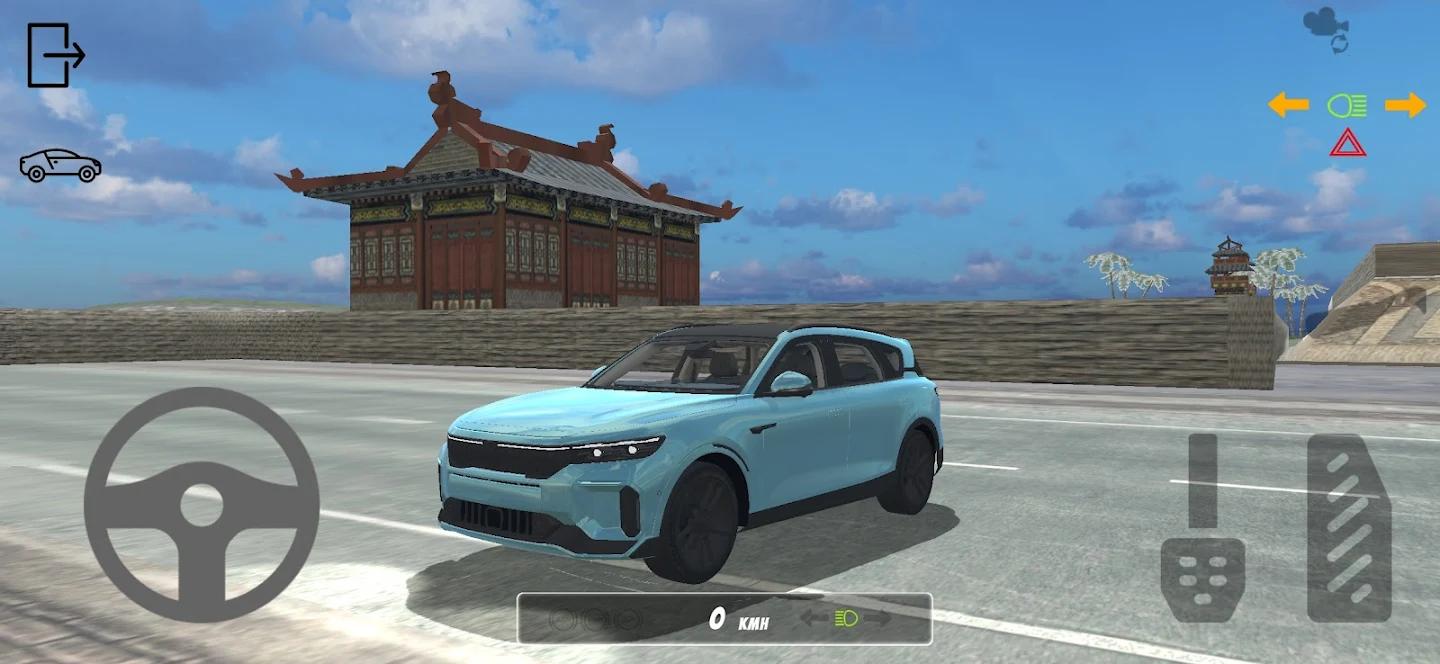The image size is (1440, 664).
Task: Slide the gear shift lever
Action: coord(1202,480)
